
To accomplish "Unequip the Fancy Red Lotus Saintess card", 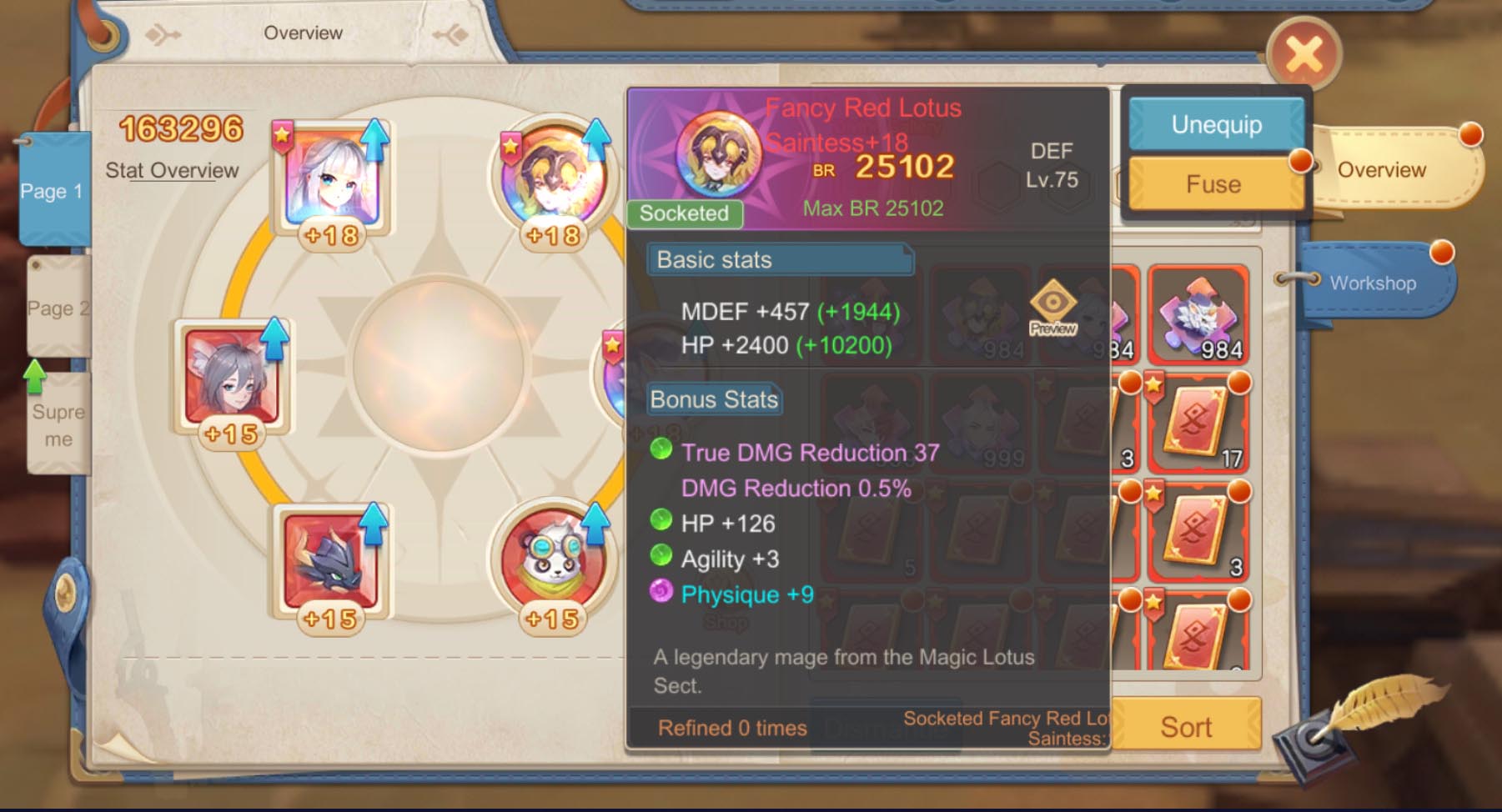I will click(x=1216, y=125).
